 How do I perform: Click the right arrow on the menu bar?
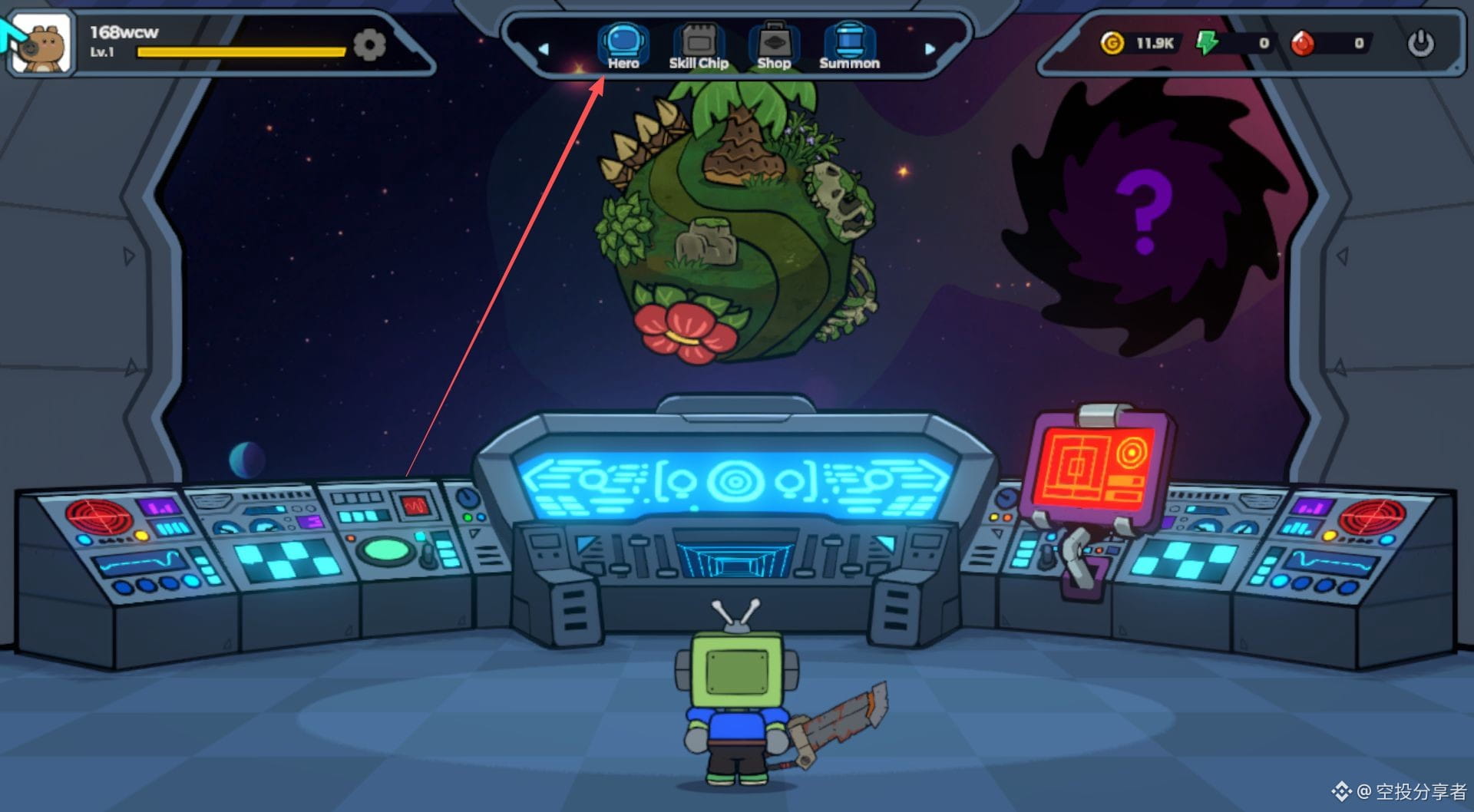[x=930, y=49]
